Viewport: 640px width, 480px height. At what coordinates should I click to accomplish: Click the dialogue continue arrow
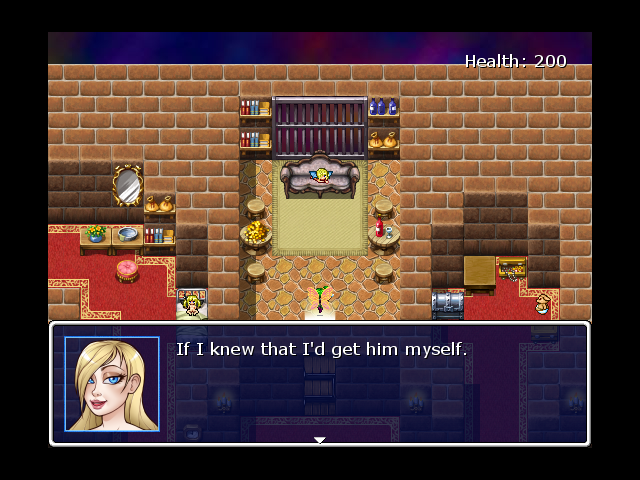tap(319, 439)
